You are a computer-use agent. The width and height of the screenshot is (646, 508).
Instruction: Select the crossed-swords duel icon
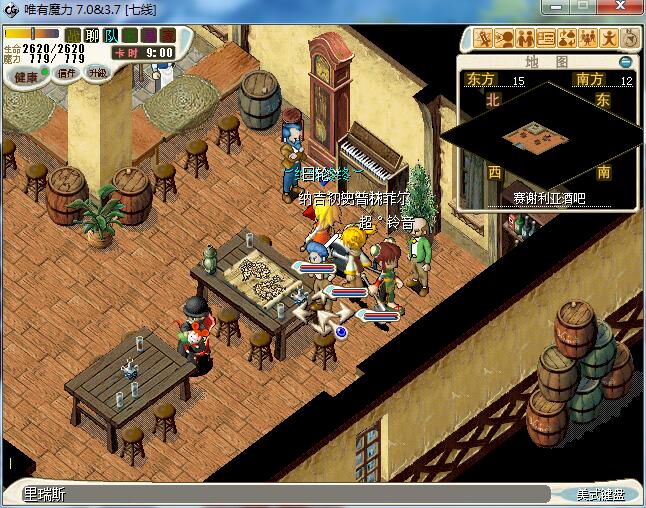485,39
